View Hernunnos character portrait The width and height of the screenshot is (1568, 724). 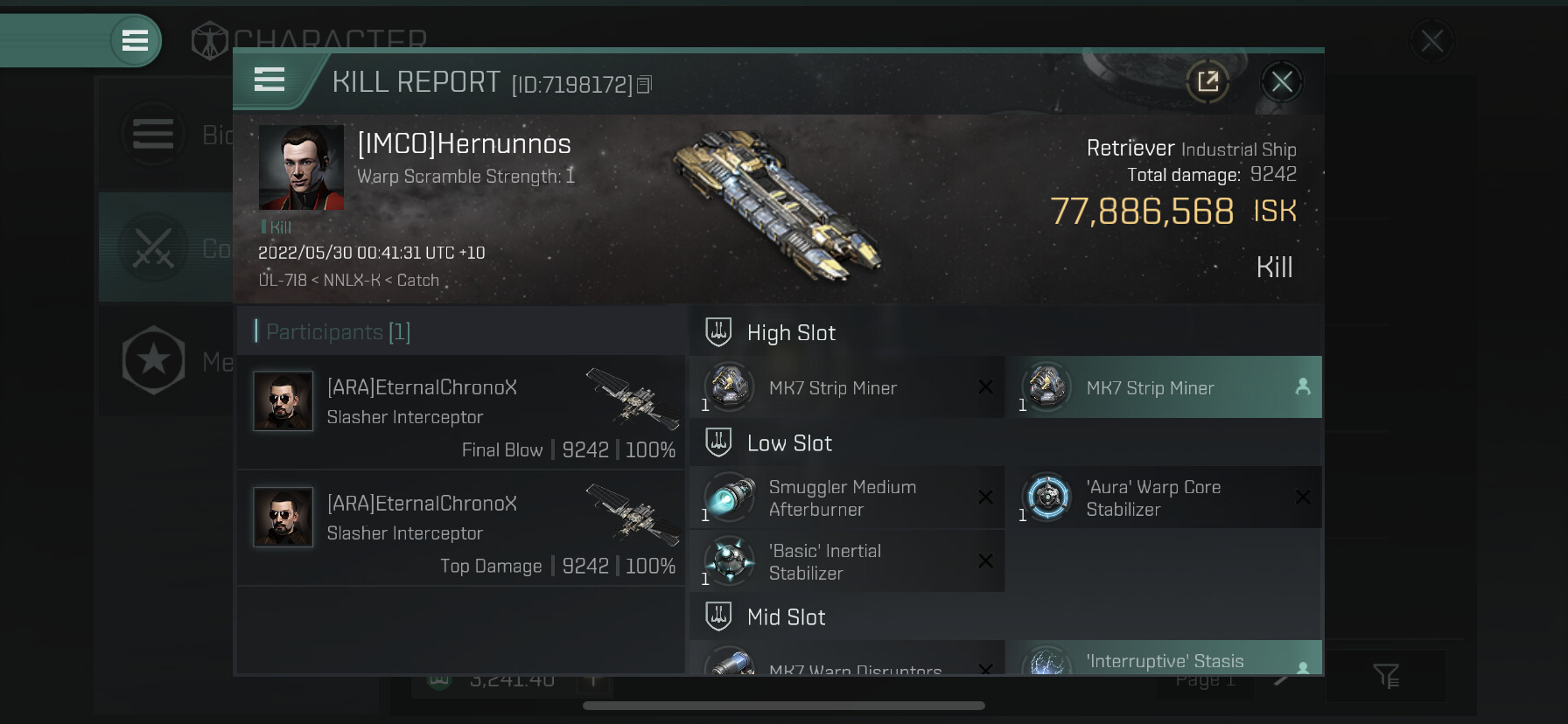click(x=301, y=167)
